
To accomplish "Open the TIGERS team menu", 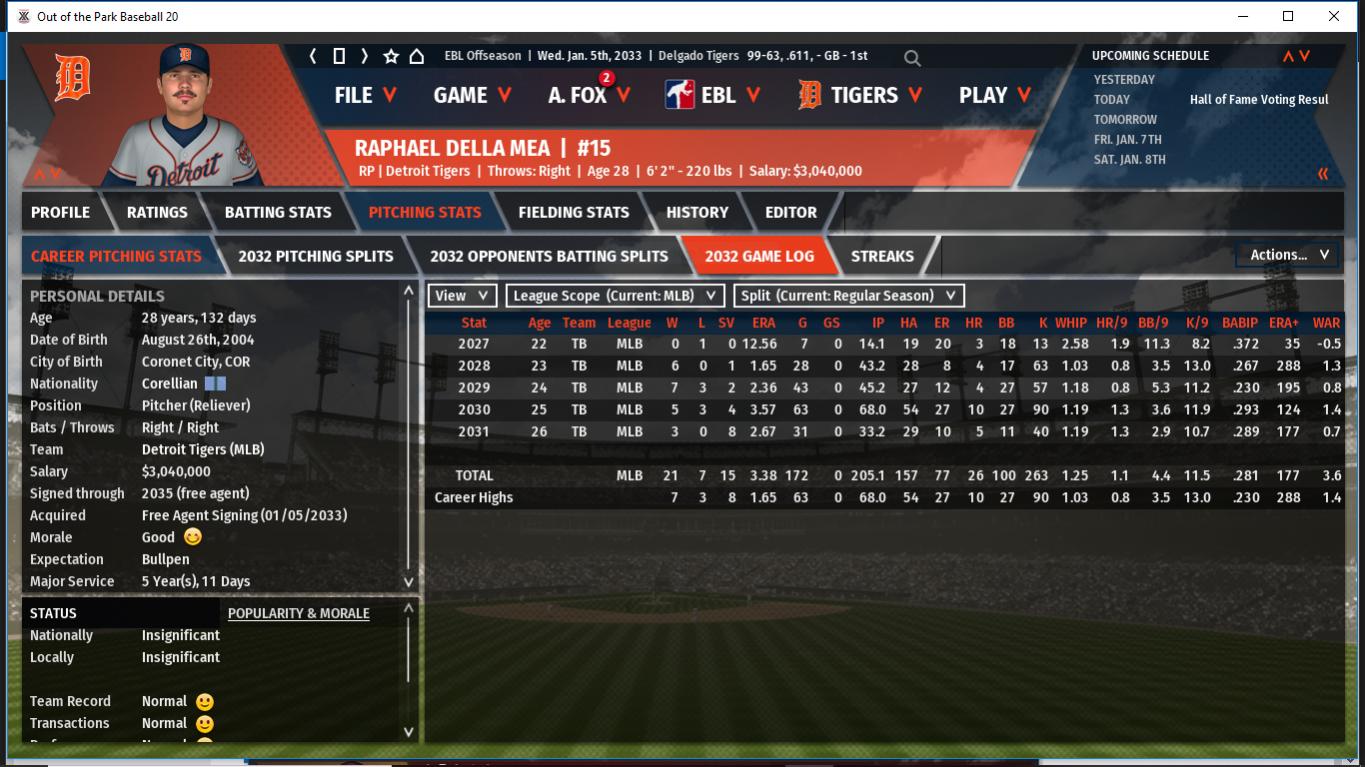I will tap(860, 95).
